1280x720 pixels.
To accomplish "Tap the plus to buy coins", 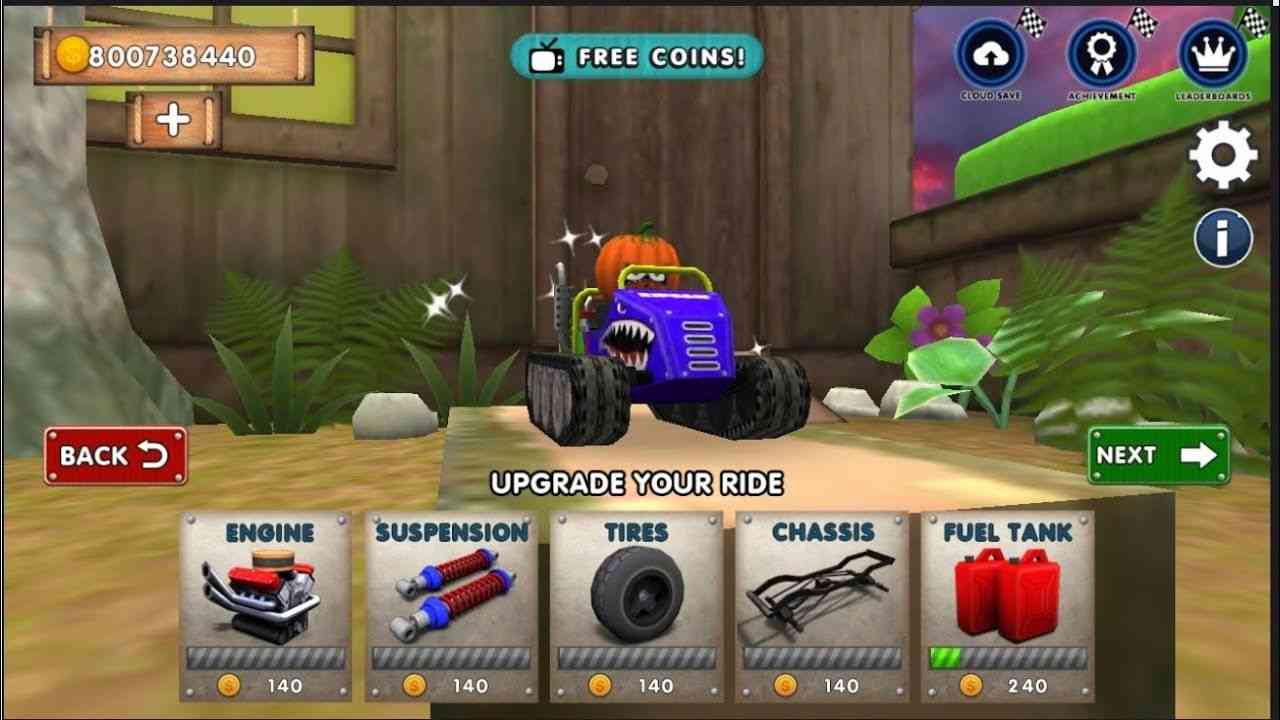I will (x=170, y=117).
